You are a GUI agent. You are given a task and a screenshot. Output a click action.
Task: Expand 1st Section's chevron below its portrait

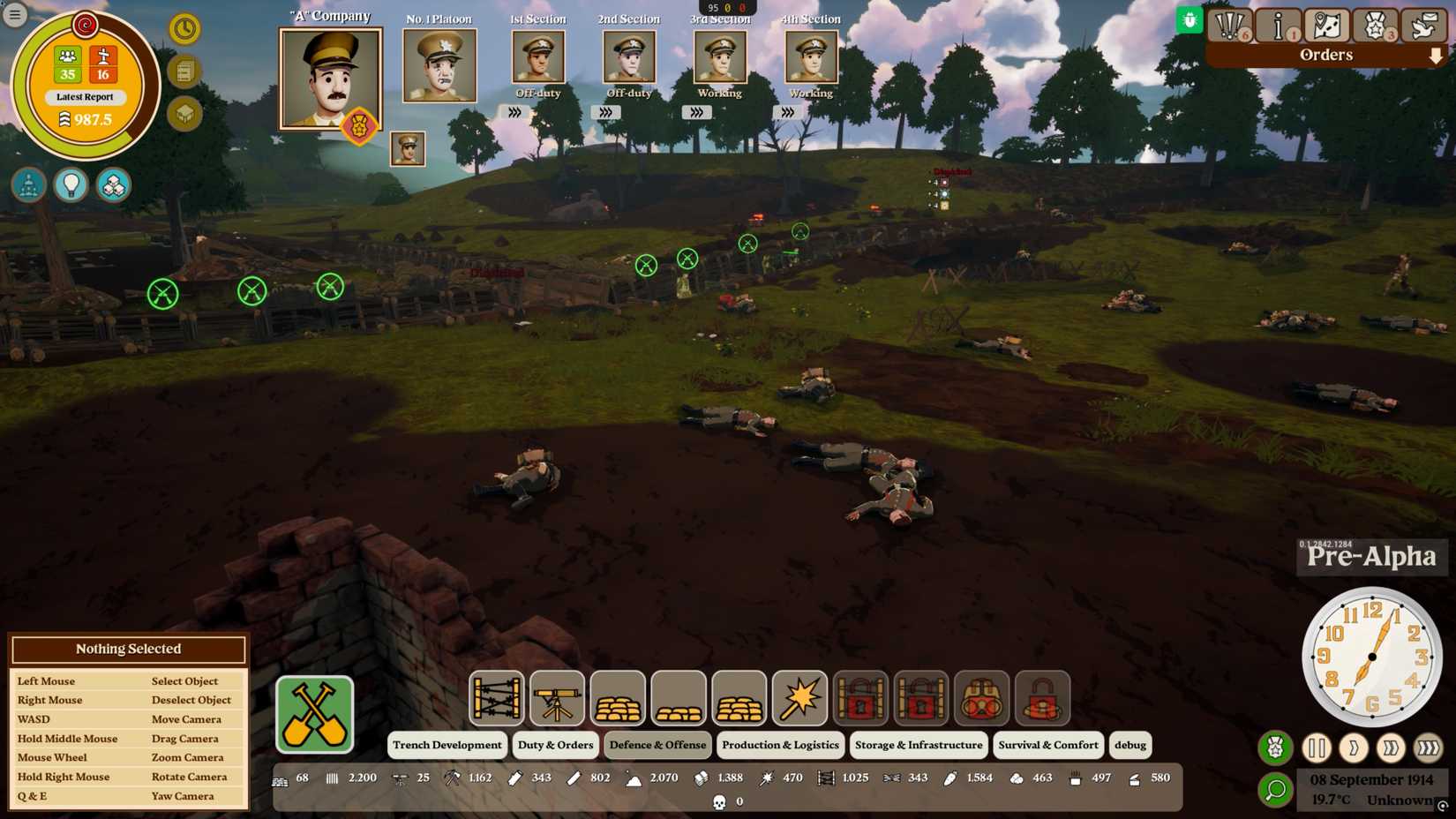pos(514,112)
